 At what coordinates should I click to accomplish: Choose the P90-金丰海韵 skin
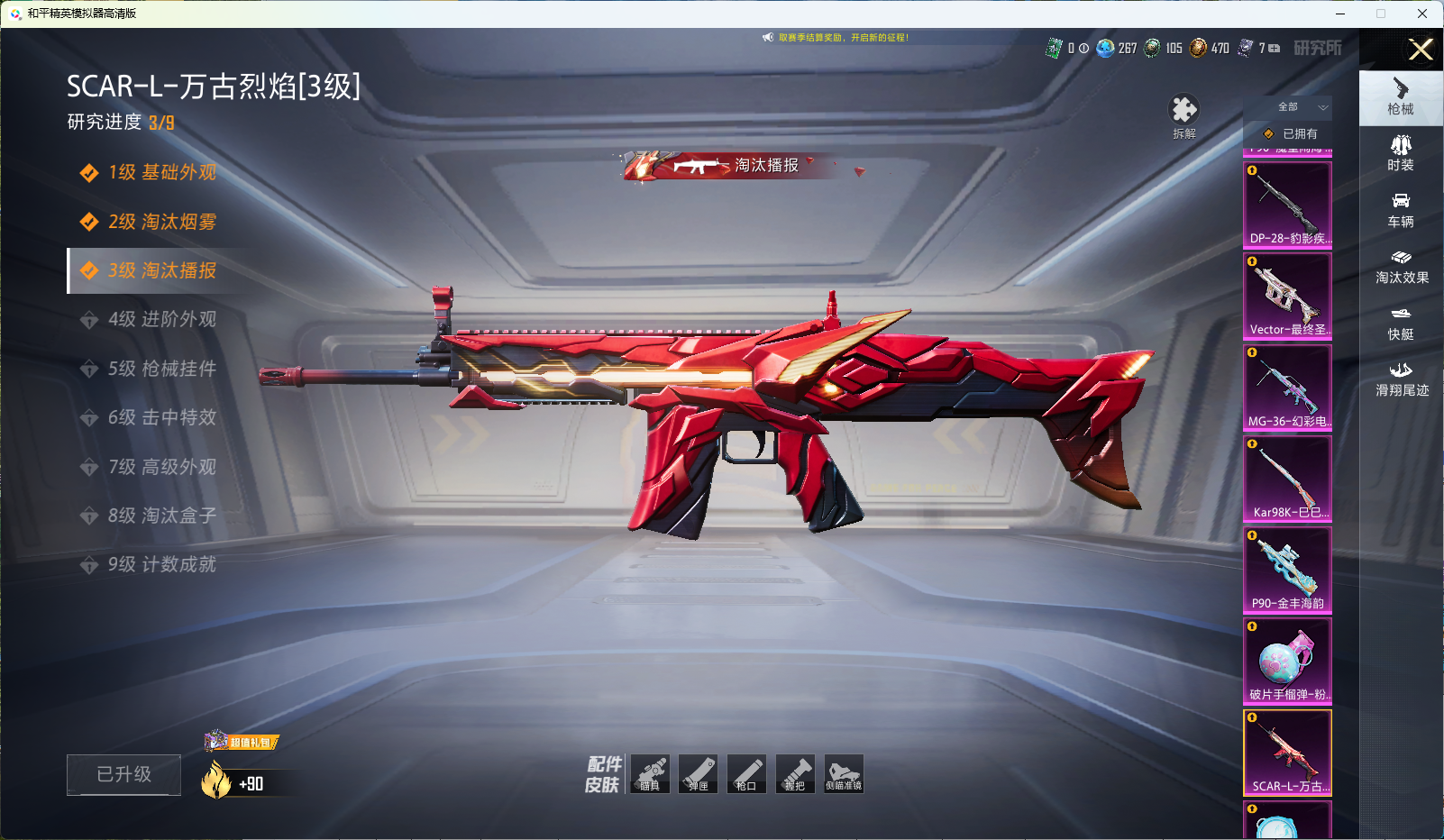click(x=1287, y=570)
